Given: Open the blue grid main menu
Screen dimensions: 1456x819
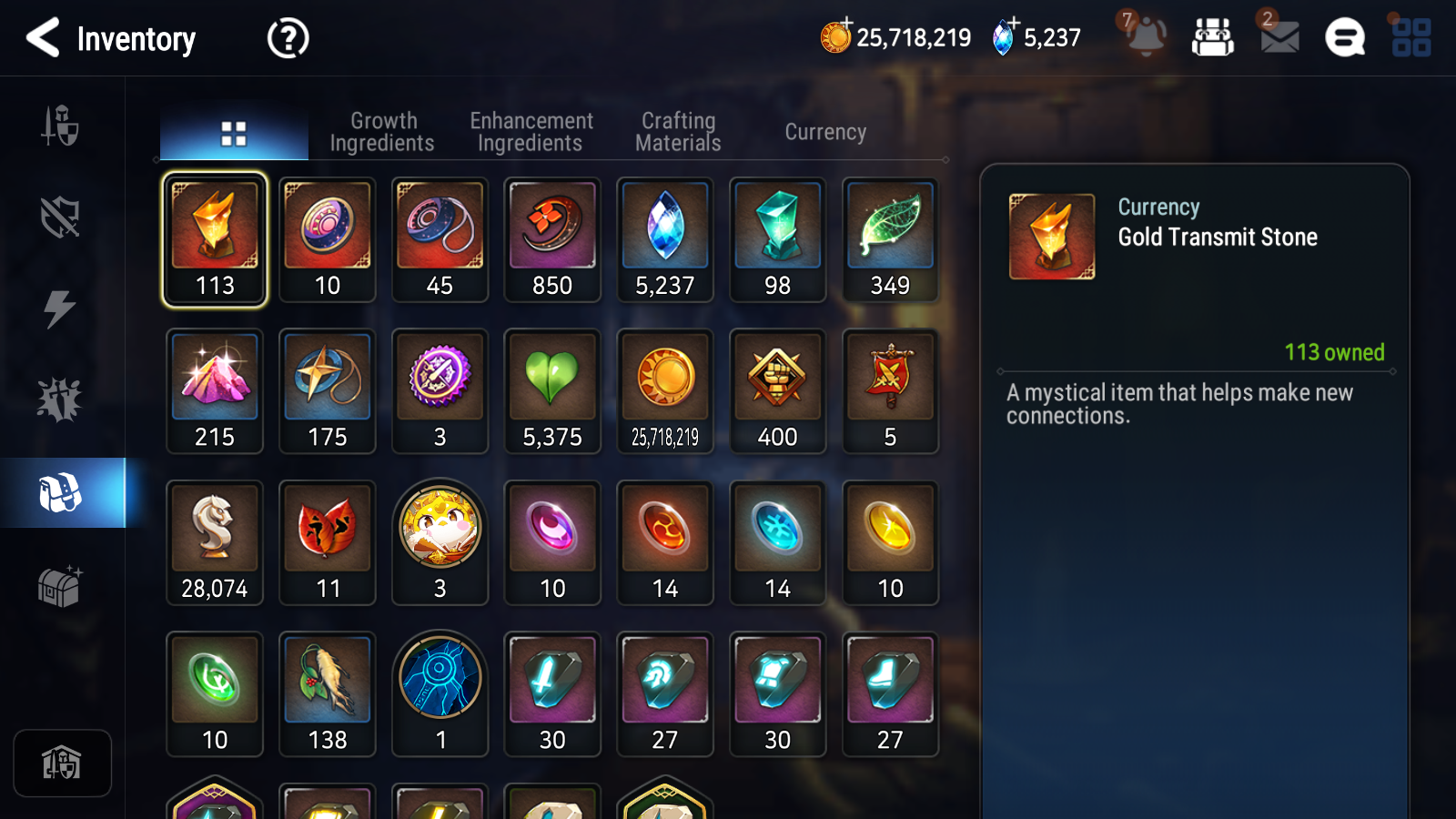Looking at the screenshot, I should (x=1411, y=38).
